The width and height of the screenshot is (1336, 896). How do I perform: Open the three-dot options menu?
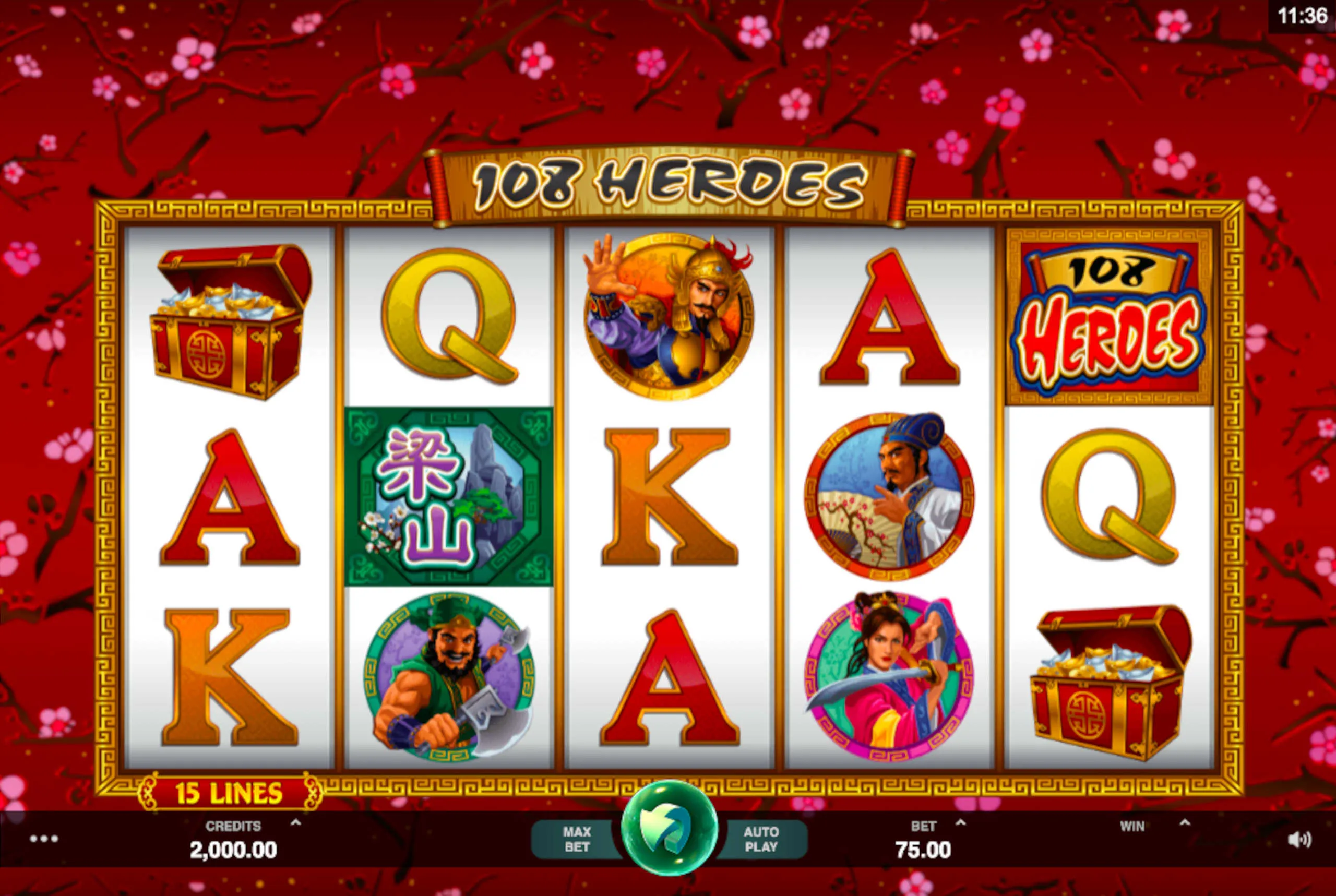click(x=44, y=839)
